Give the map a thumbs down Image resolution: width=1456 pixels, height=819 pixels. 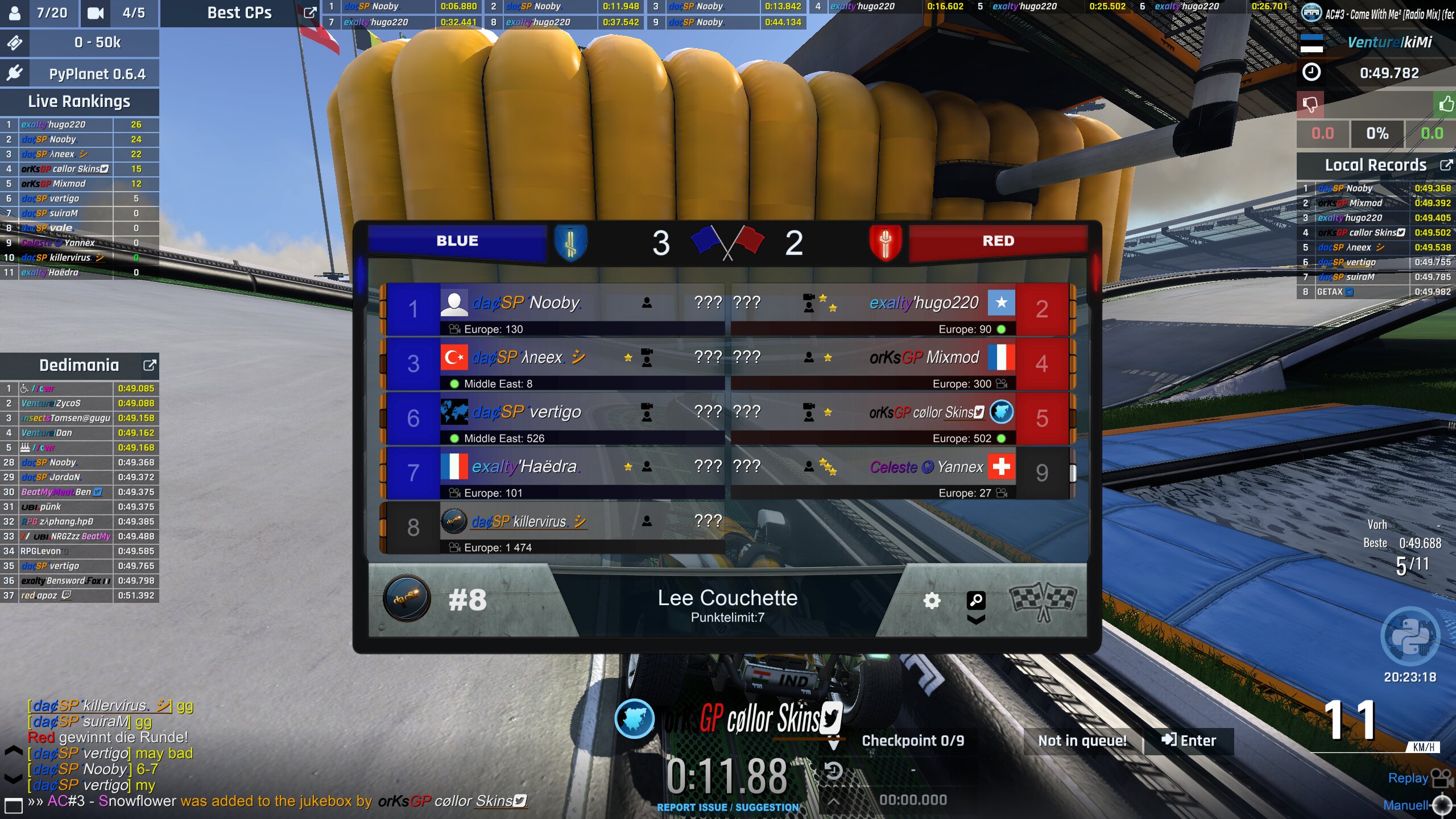(x=1310, y=105)
